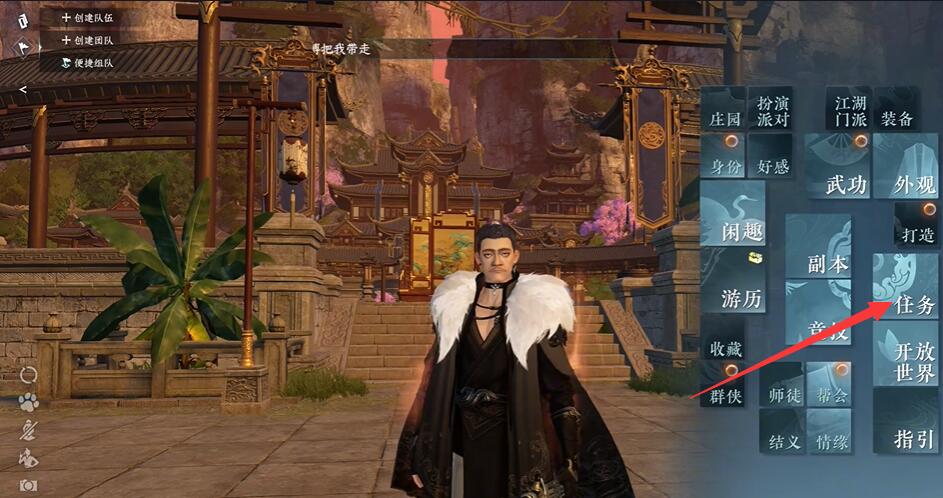Select the 装备 equipment button
Image resolution: width=943 pixels, height=498 pixels.
click(896, 118)
